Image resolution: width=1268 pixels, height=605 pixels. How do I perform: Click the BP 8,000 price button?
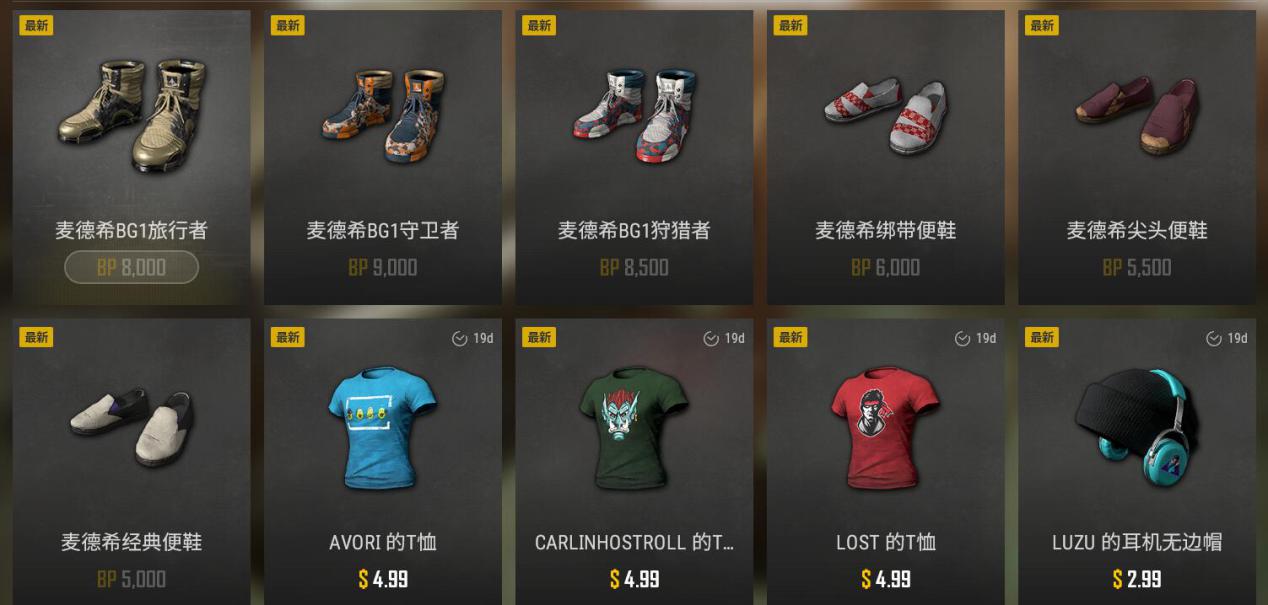tap(131, 267)
